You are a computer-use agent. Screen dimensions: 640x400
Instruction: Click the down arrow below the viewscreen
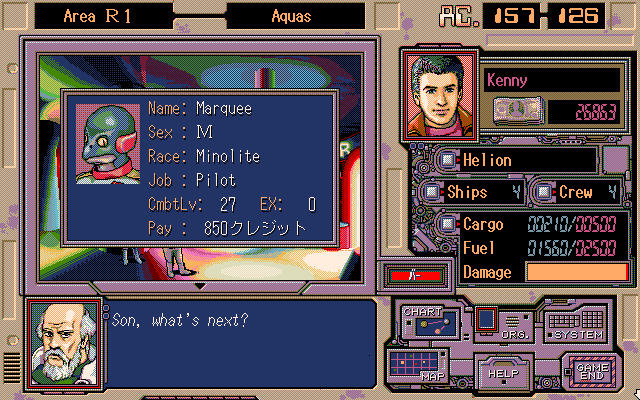click(199, 286)
